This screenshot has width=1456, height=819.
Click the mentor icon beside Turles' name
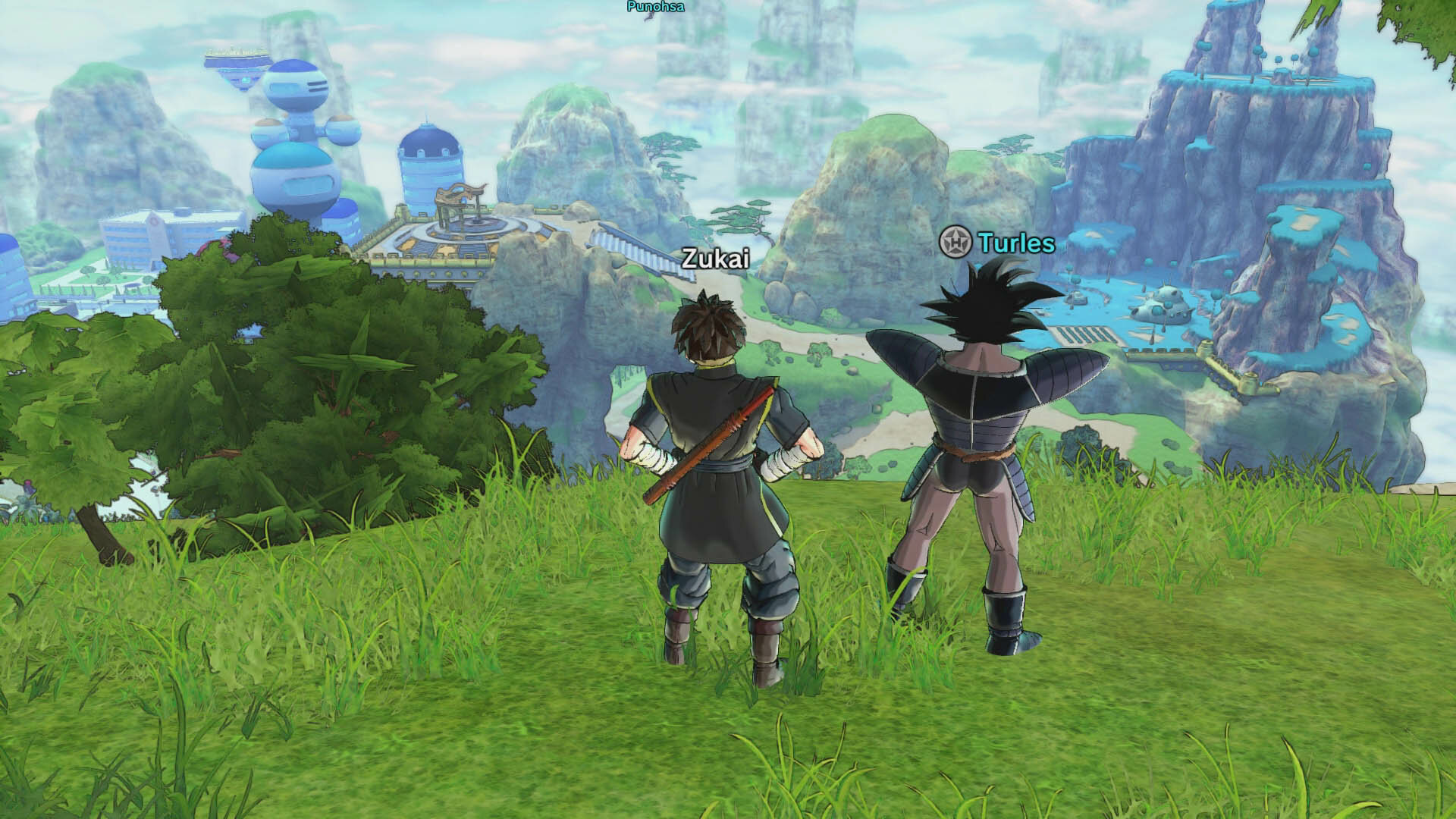tap(955, 242)
